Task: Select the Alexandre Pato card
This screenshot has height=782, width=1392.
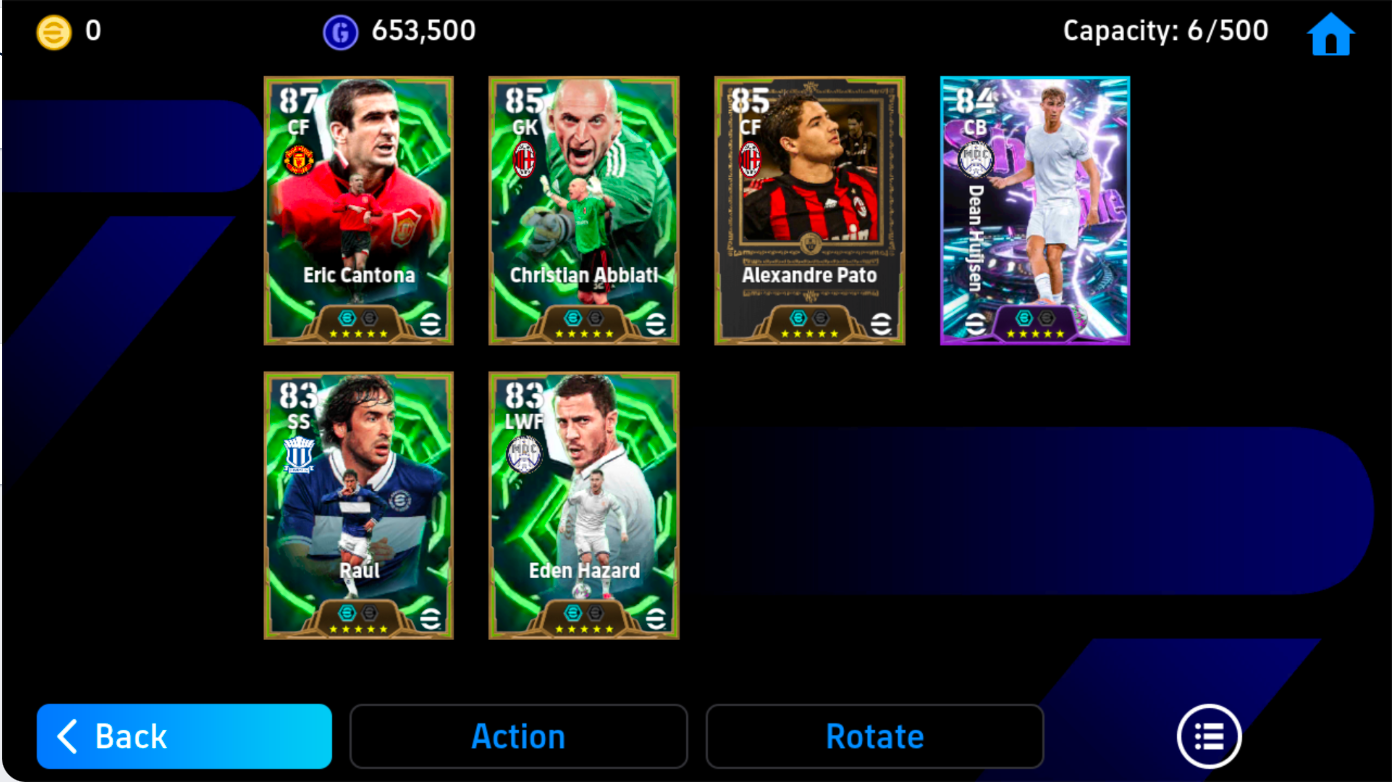Action: coord(809,210)
